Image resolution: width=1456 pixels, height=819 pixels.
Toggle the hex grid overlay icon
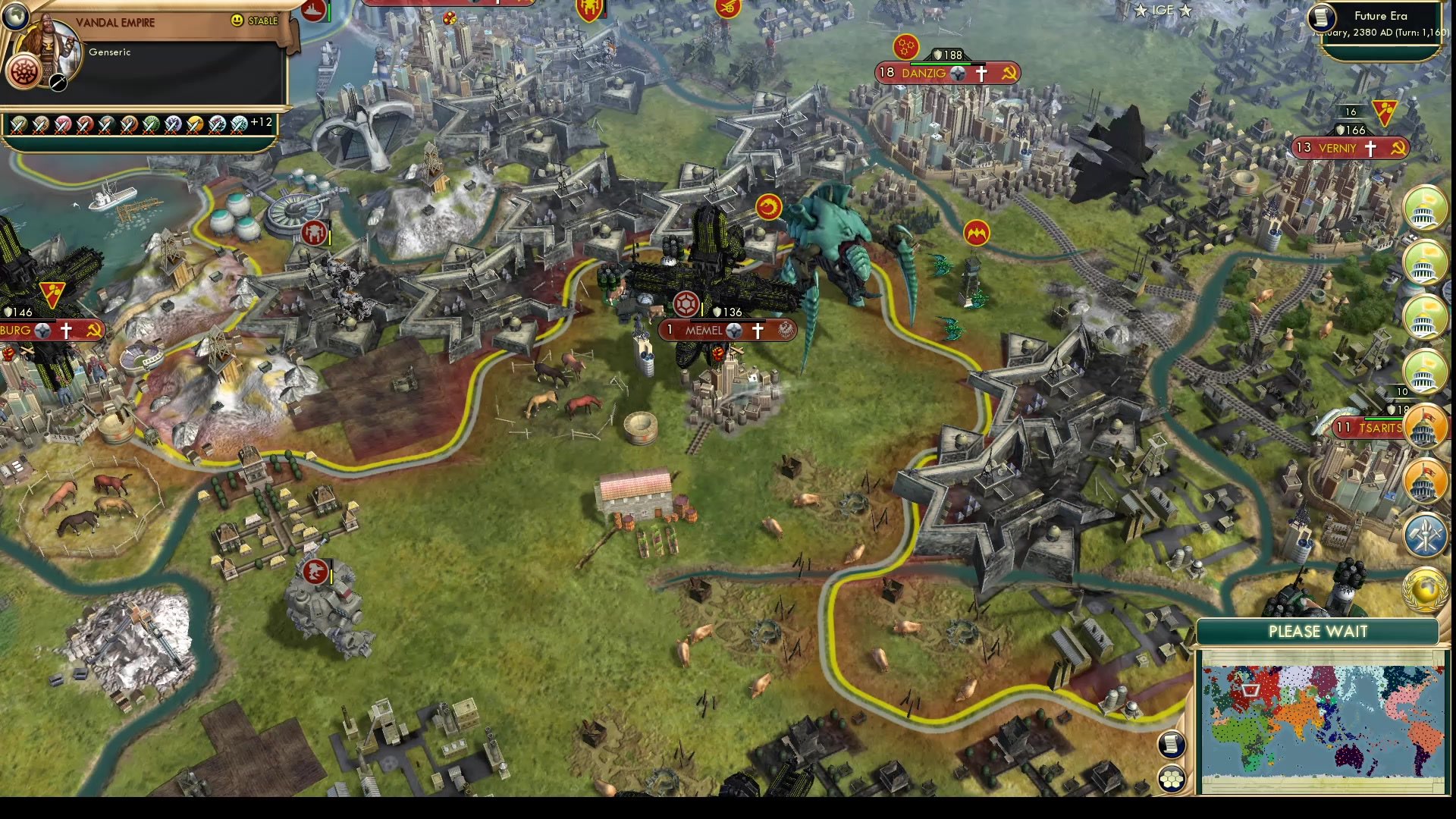1172,778
